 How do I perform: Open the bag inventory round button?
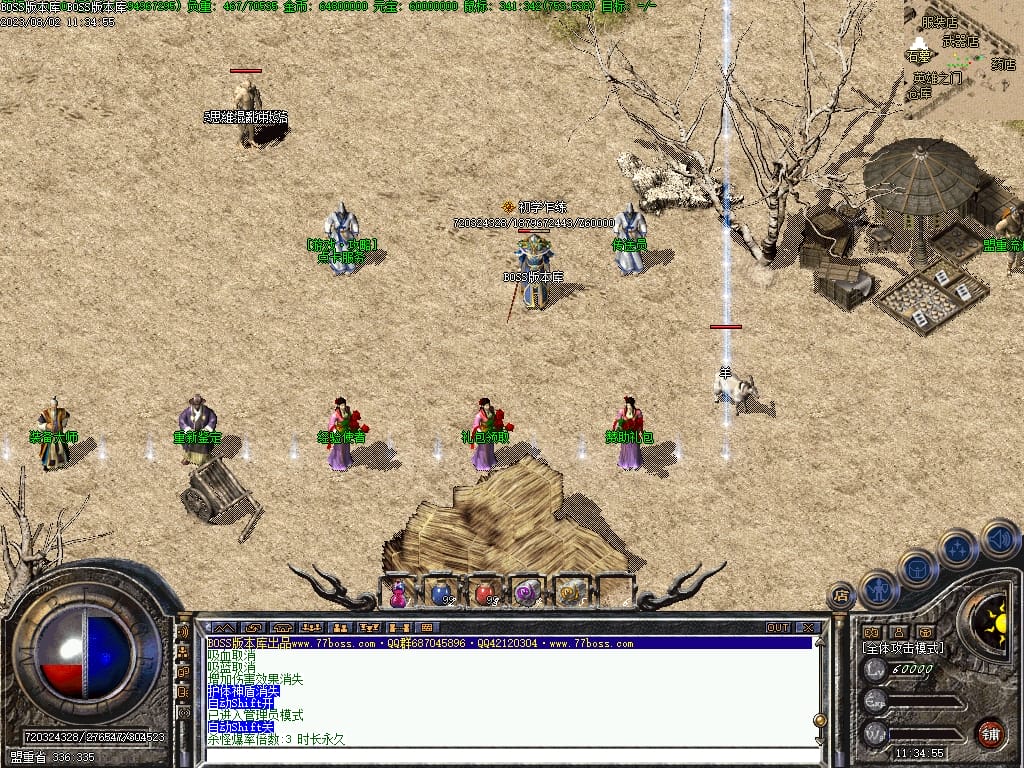(x=917, y=569)
